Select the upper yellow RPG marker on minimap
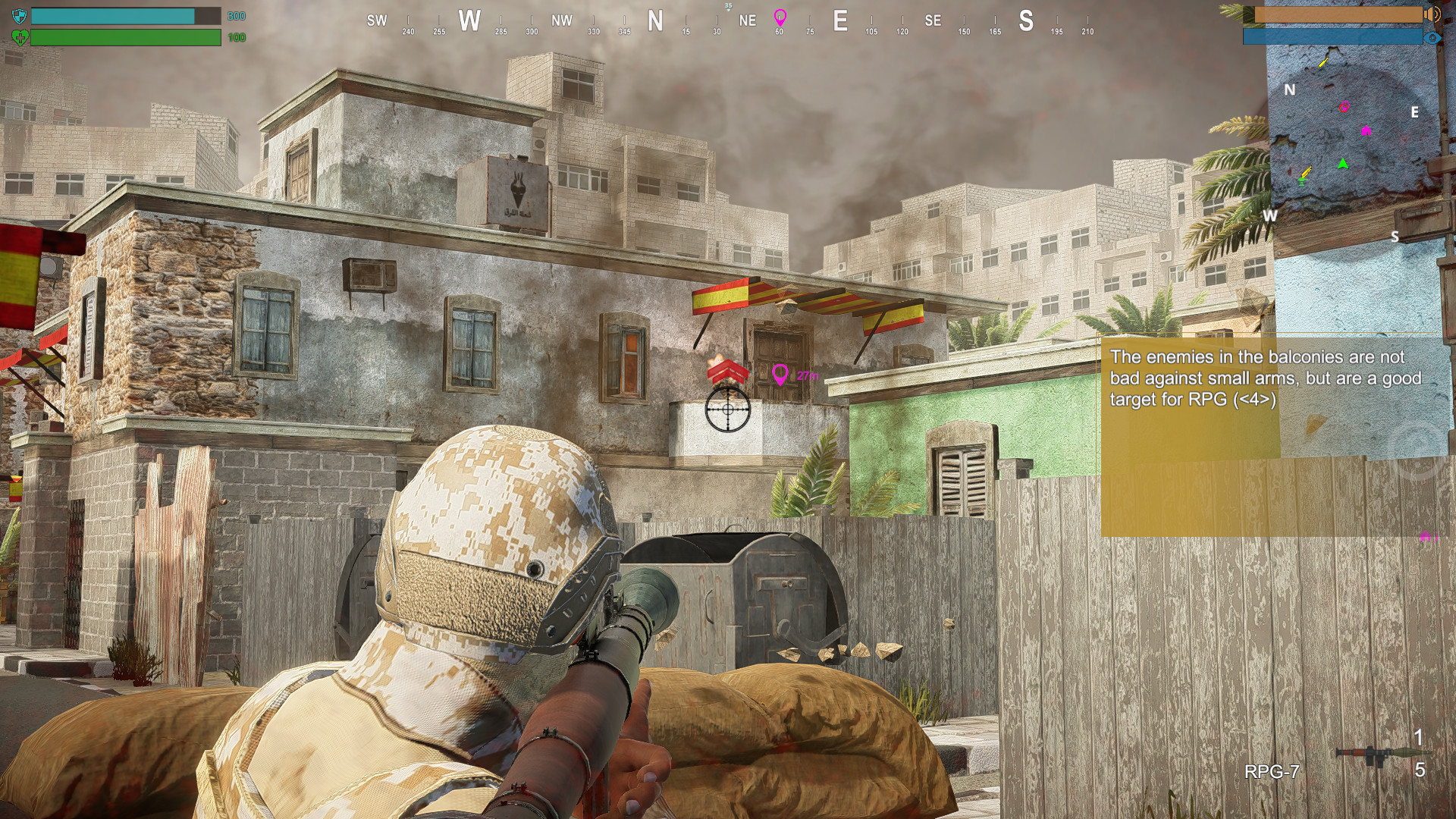 coord(1323,63)
